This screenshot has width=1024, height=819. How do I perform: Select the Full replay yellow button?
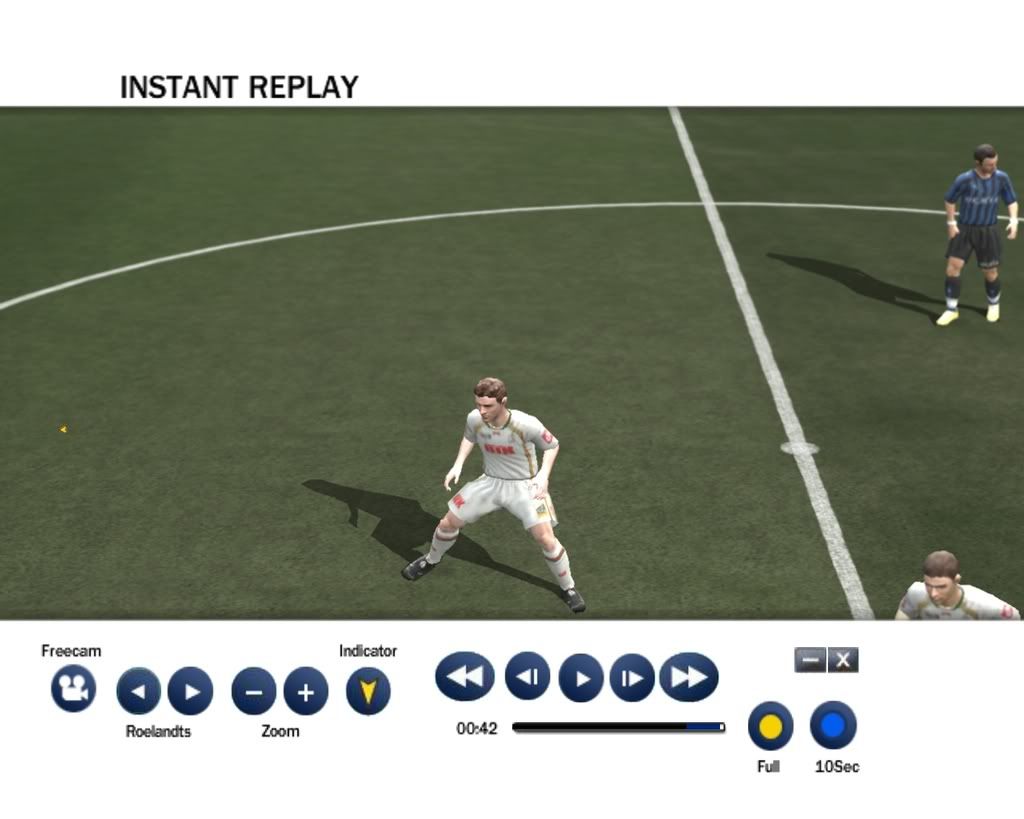pos(770,726)
